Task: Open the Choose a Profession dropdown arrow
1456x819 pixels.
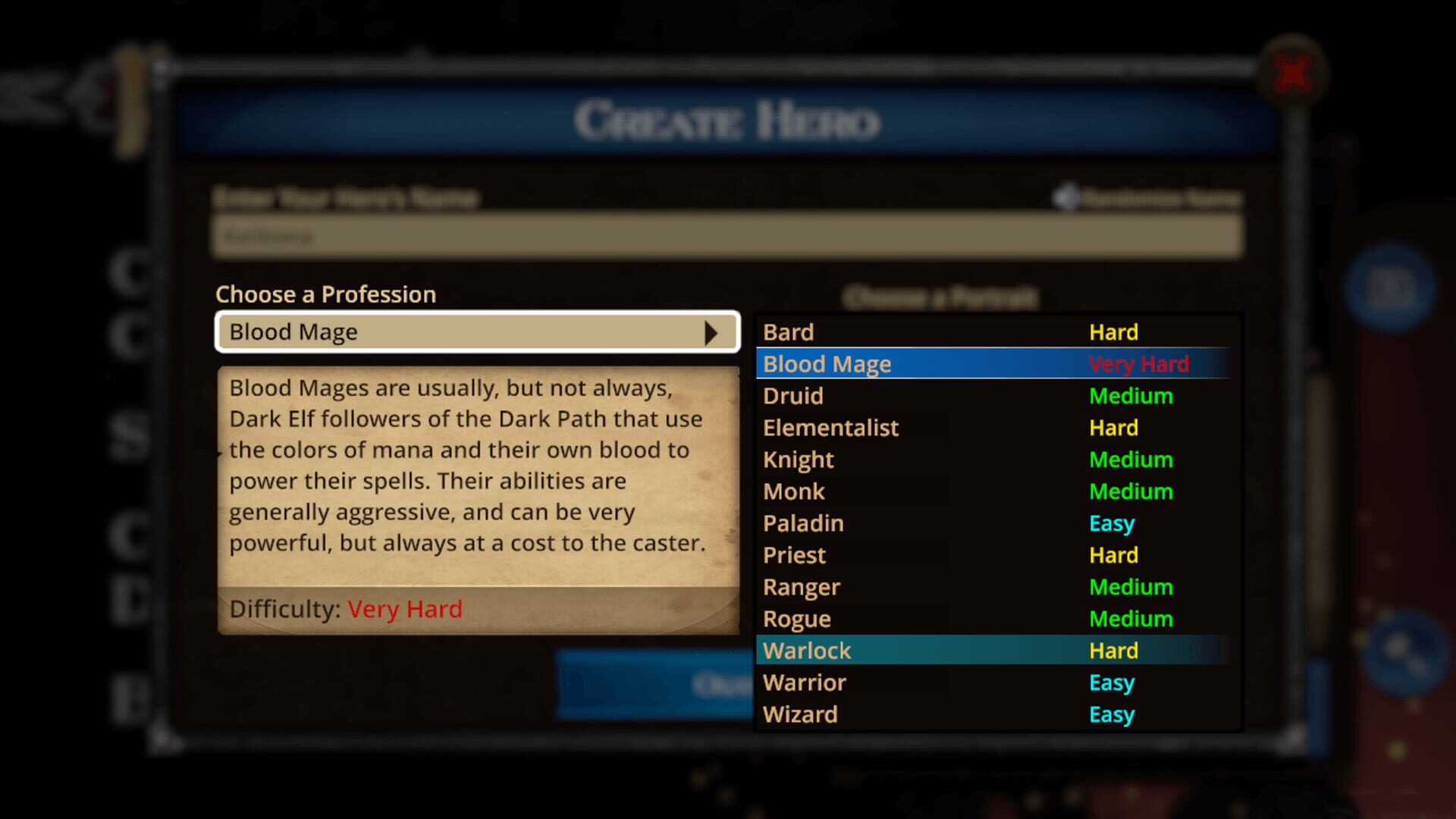Action: (x=711, y=331)
